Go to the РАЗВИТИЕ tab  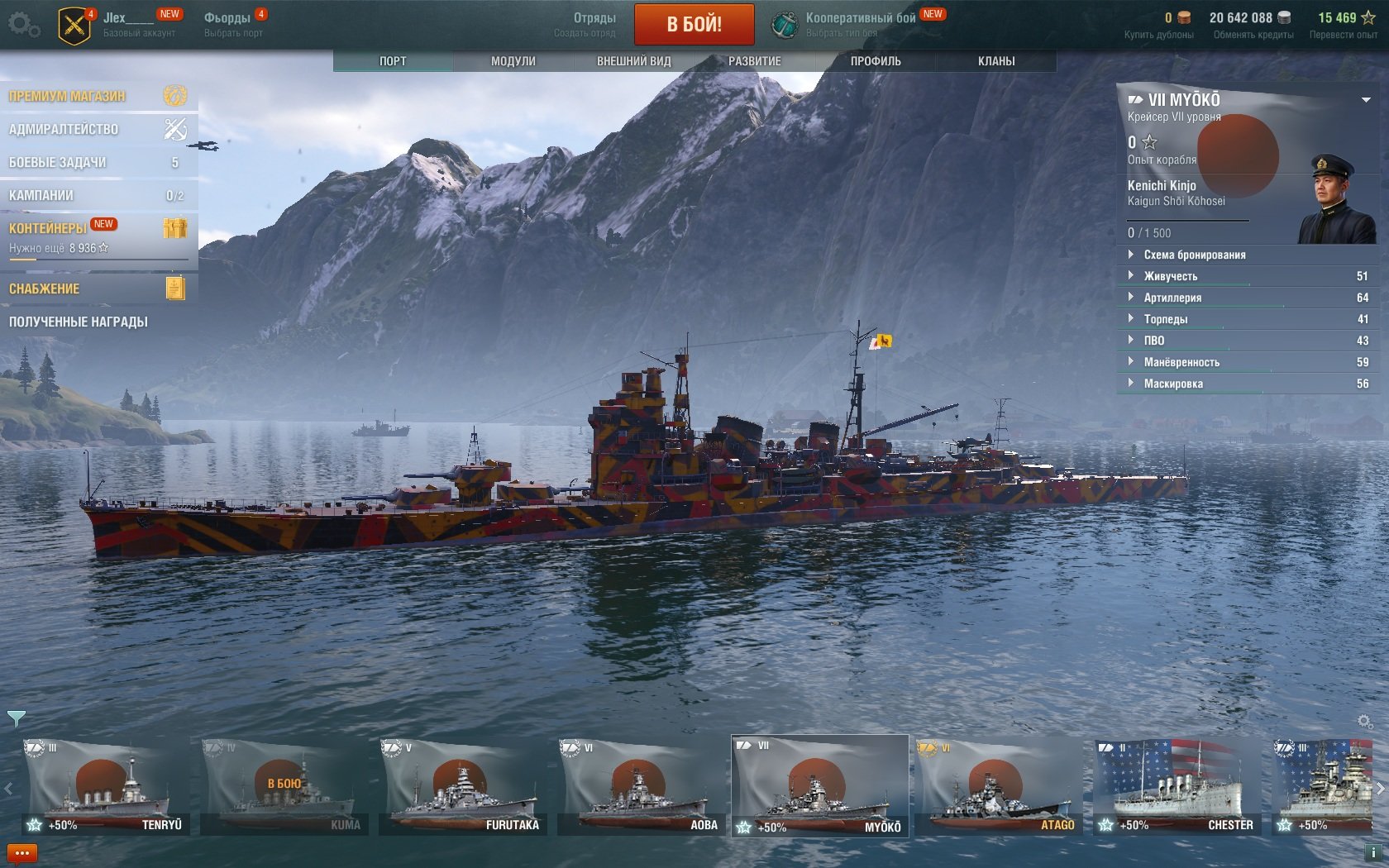[754, 61]
